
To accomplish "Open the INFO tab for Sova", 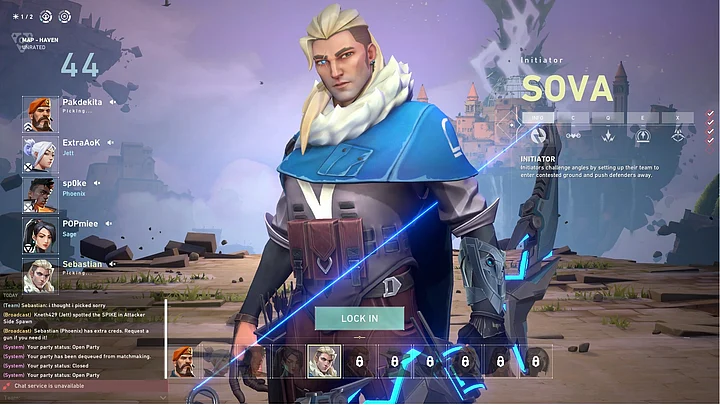I will point(537,117).
